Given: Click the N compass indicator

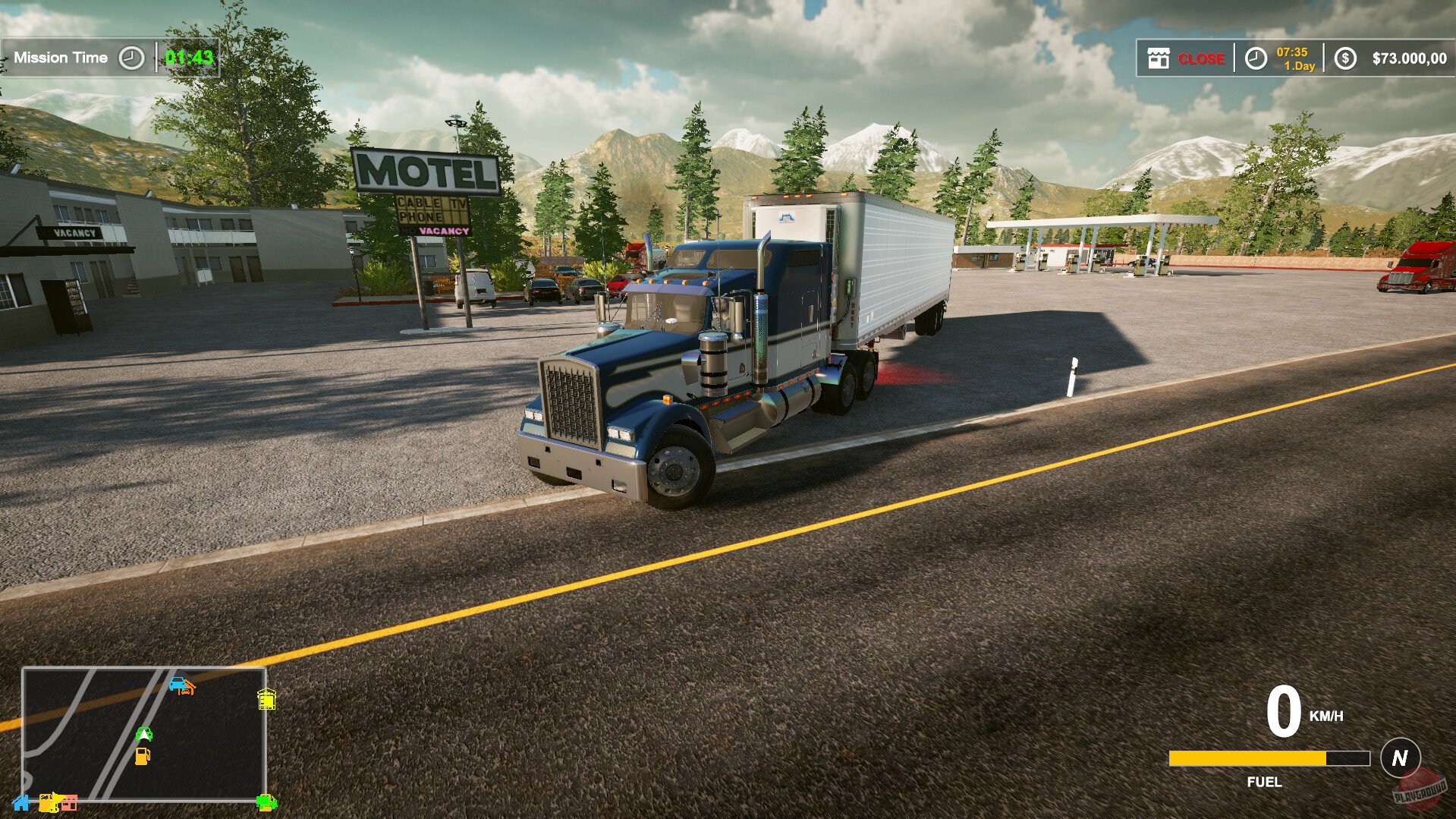Looking at the screenshot, I should 1401,757.
